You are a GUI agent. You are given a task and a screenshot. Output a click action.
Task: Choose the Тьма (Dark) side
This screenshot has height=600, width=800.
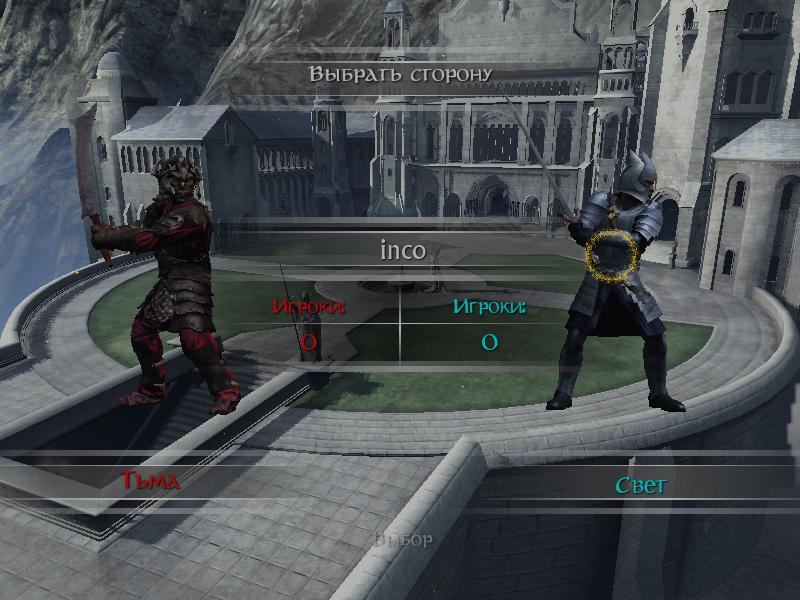click(x=150, y=481)
